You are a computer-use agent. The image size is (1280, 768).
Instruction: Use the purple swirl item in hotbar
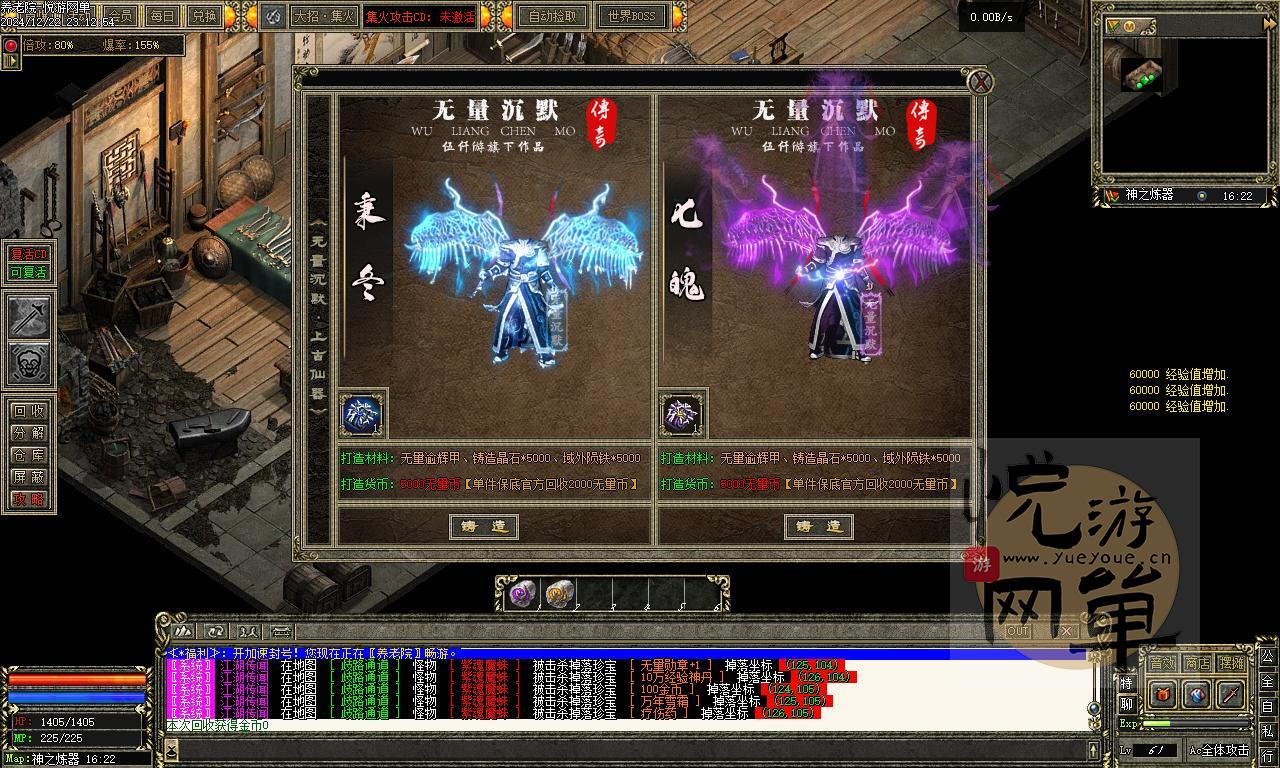[522, 595]
